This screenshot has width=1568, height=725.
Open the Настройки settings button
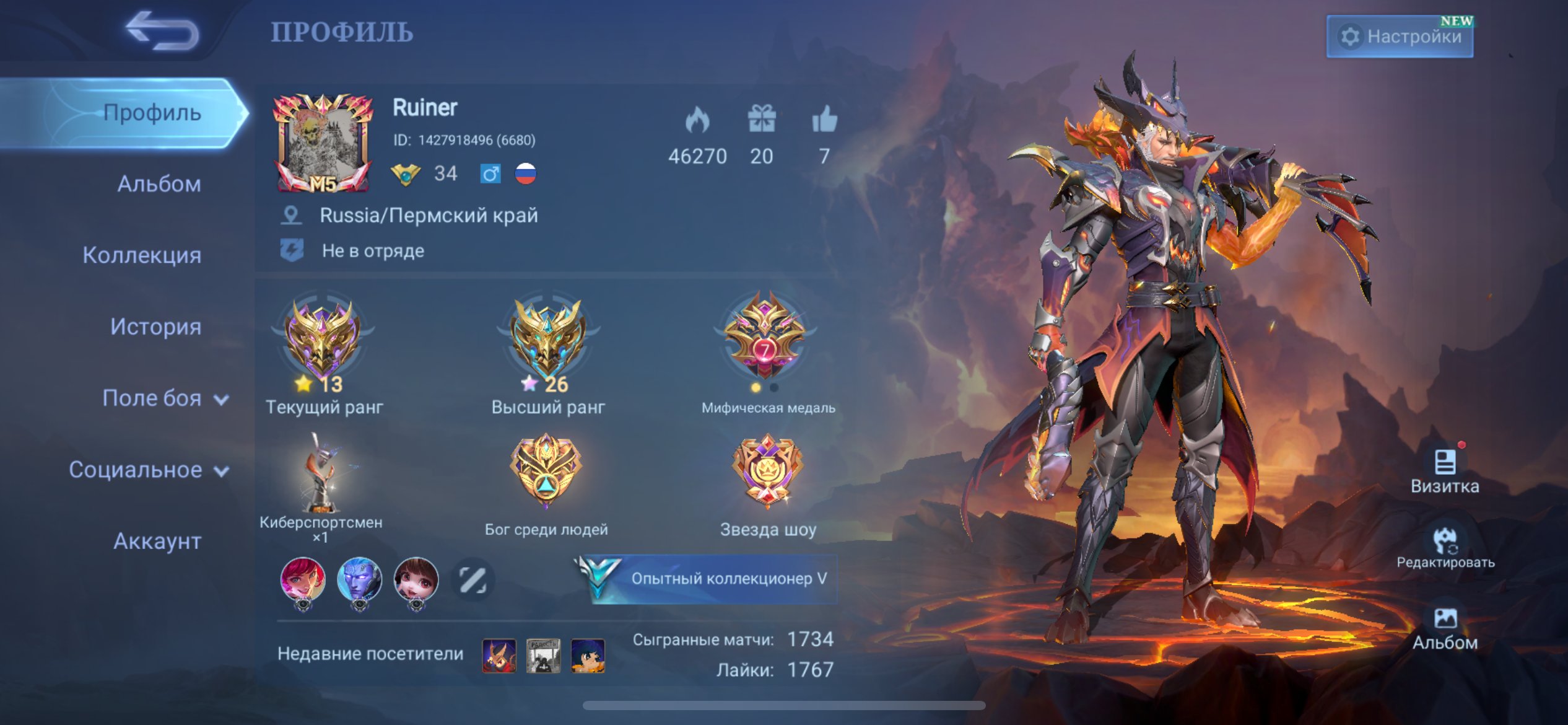pyautogui.click(x=1400, y=37)
